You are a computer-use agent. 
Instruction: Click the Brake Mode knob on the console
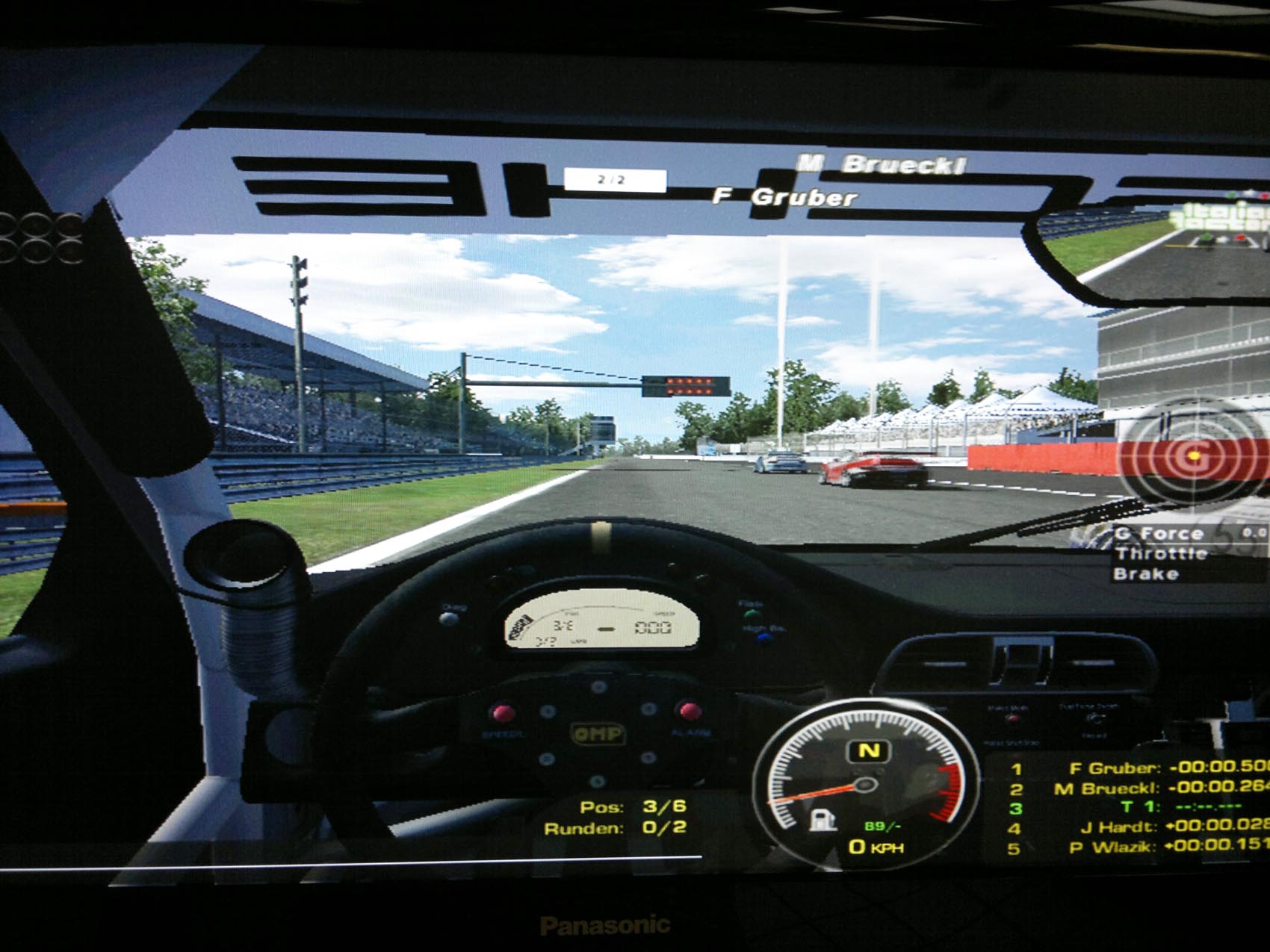(1012, 718)
